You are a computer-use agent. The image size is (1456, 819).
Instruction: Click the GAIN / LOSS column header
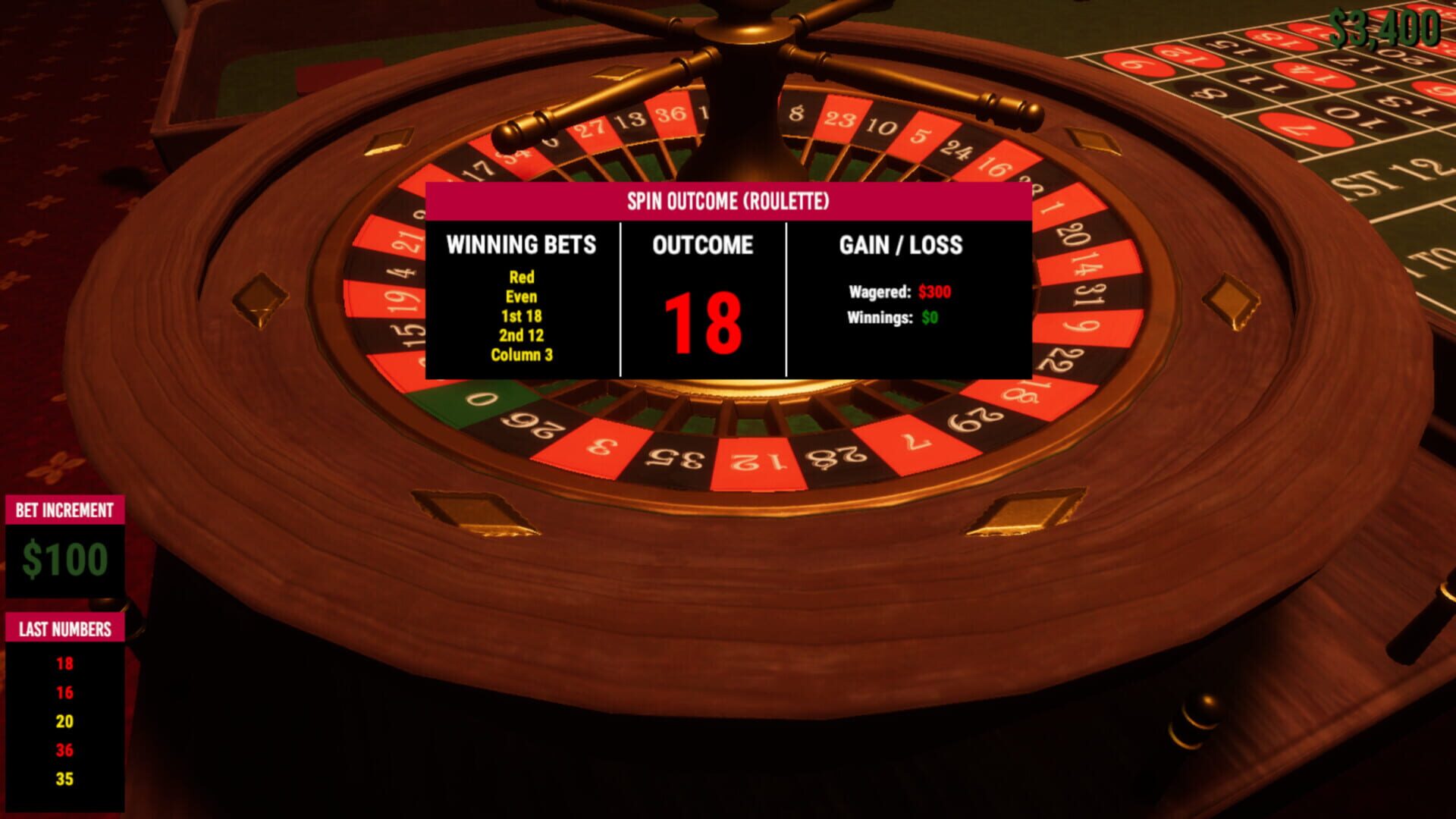point(901,245)
